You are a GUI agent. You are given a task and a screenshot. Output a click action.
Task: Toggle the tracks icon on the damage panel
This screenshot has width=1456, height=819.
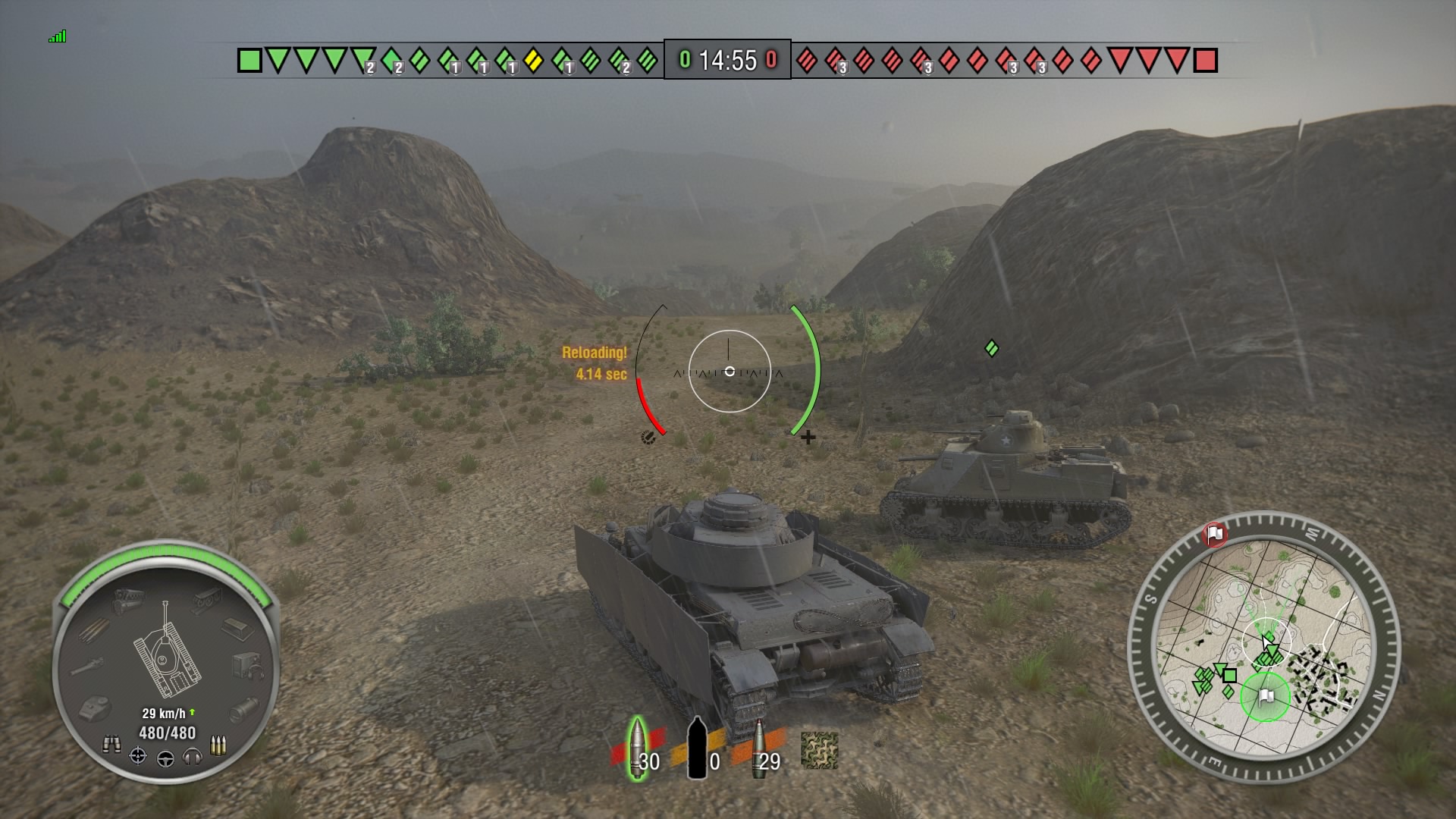tap(208, 600)
